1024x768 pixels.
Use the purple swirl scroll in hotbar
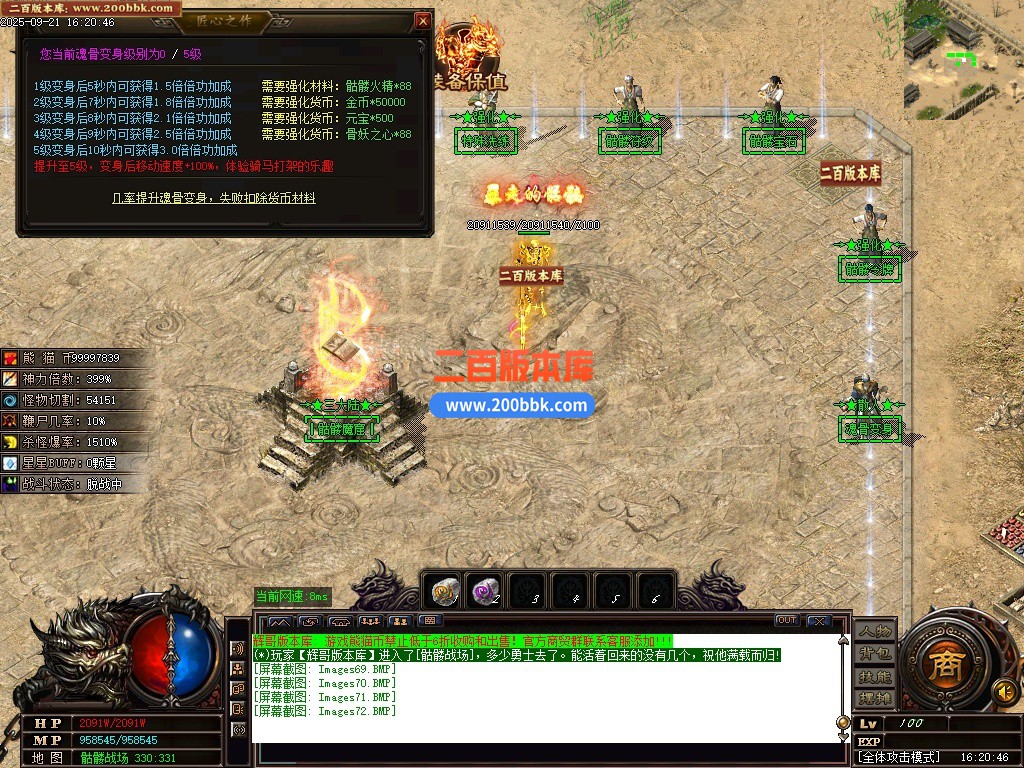[487, 592]
